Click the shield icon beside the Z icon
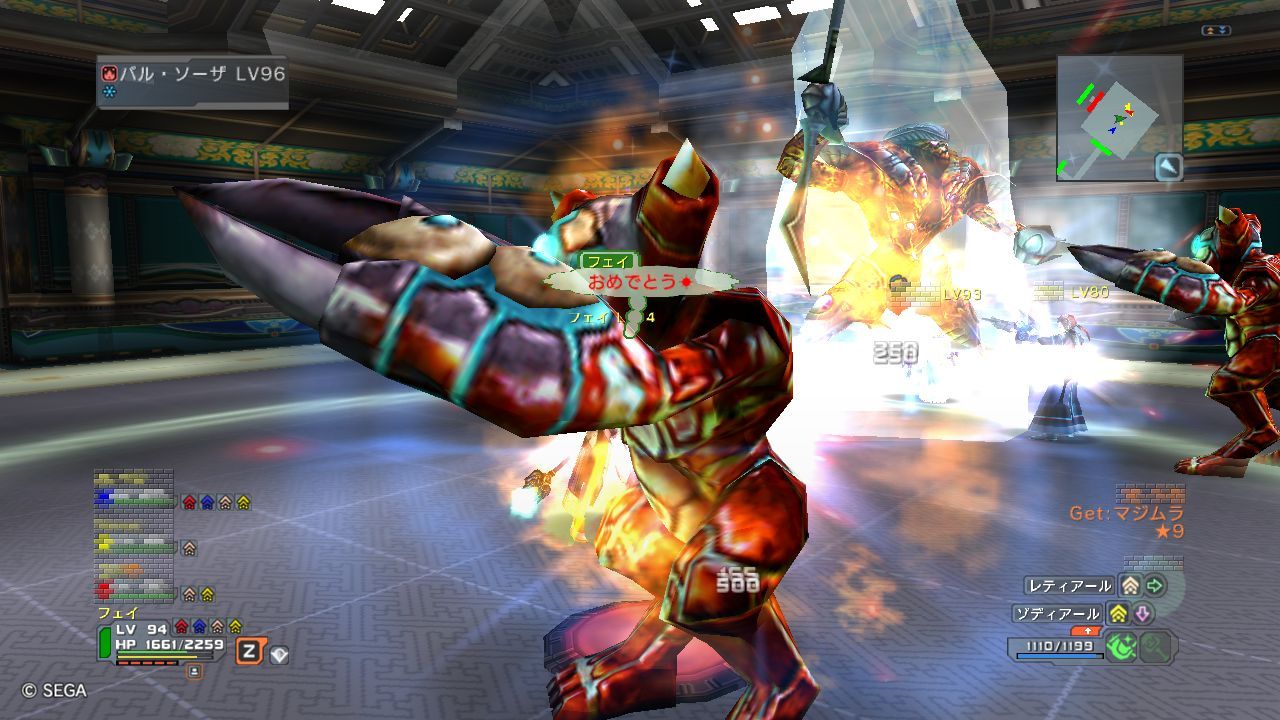 click(x=279, y=655)
